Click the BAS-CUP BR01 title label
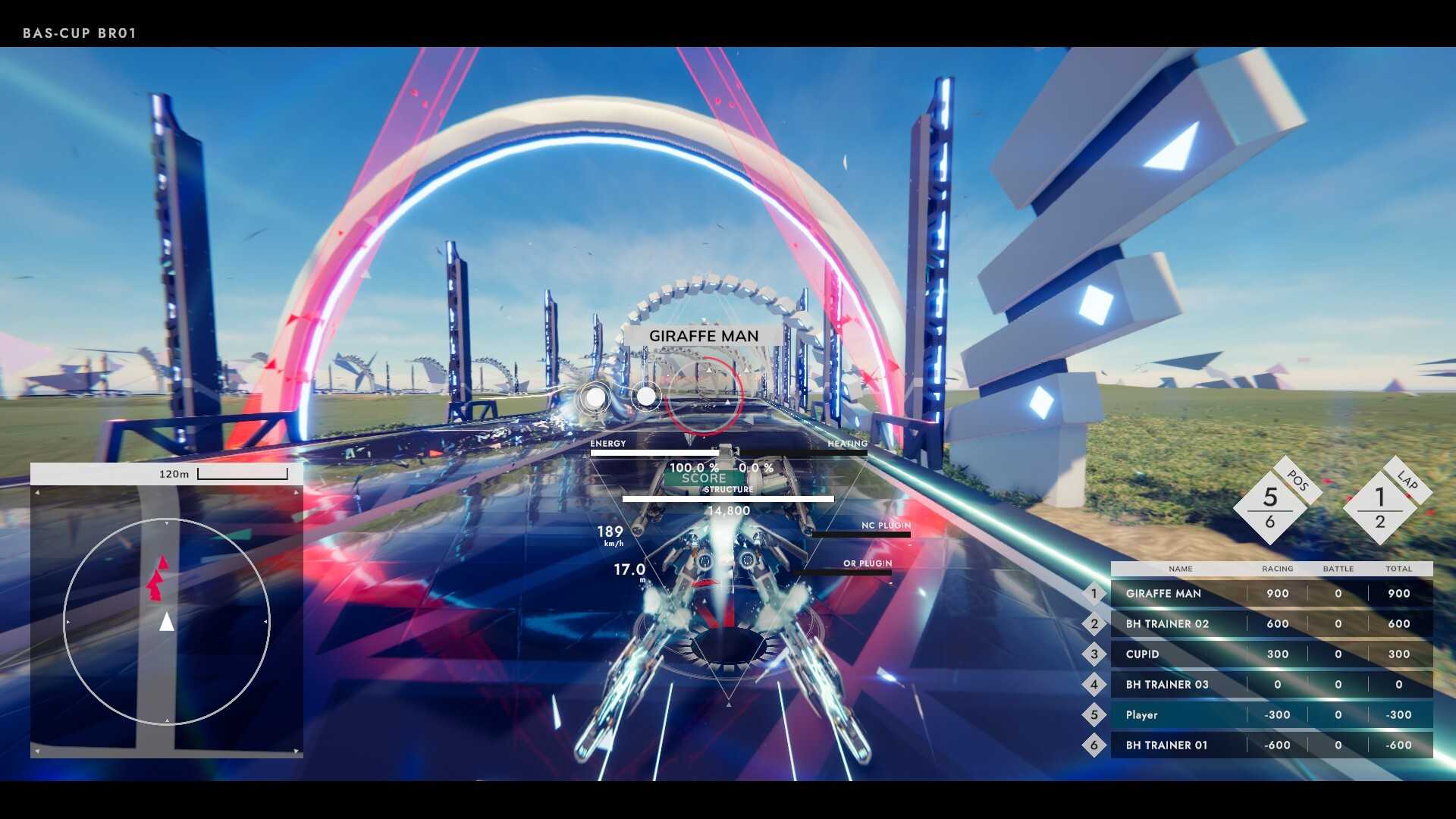Image resolution: width=1456 pixels, height=819 pixels. [78, 33]
